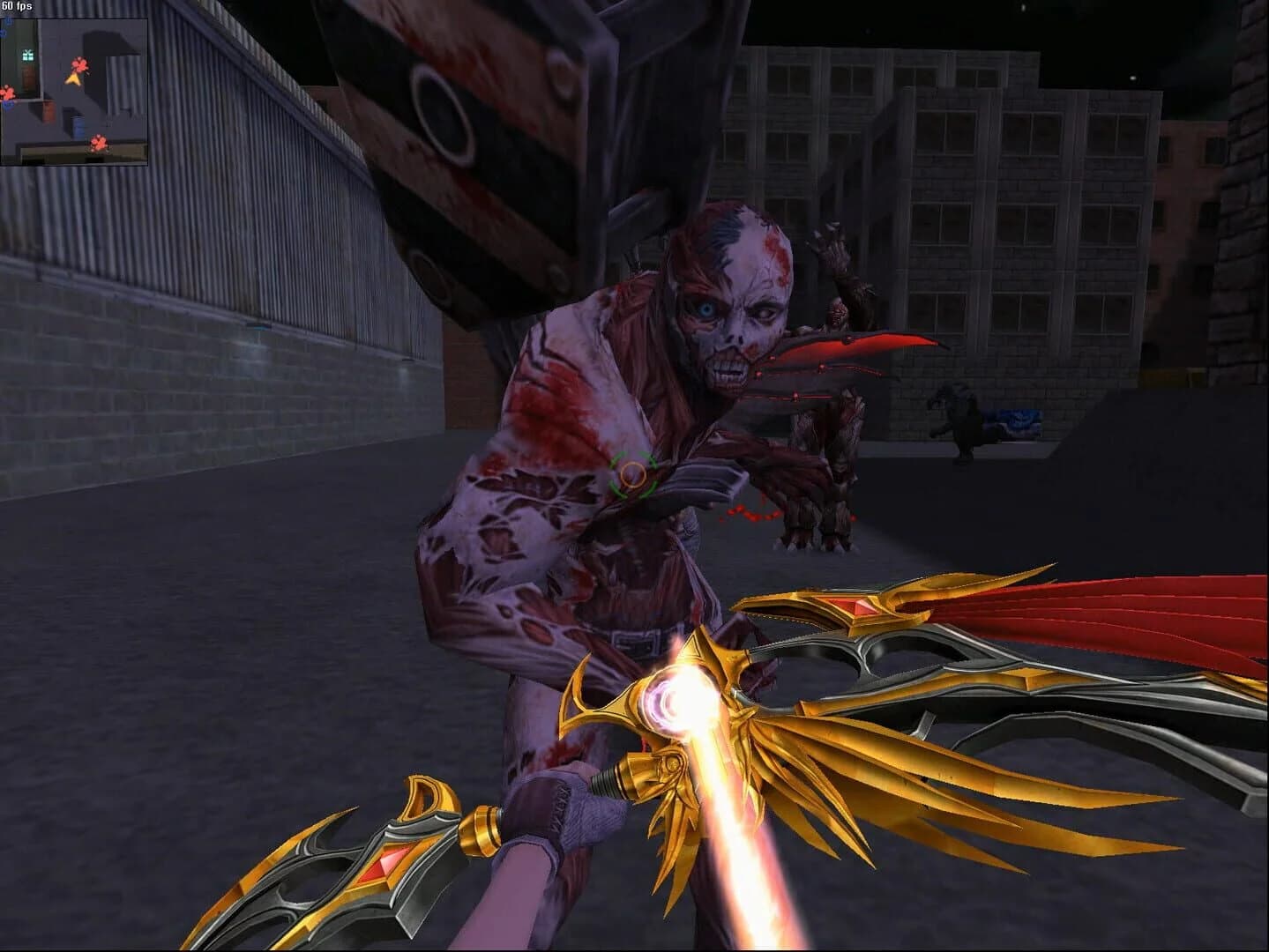The height and width of the screenshot is (952, 1269).
Task: Select the yellow player arrow on the minimap
Action: pos(73,79)
